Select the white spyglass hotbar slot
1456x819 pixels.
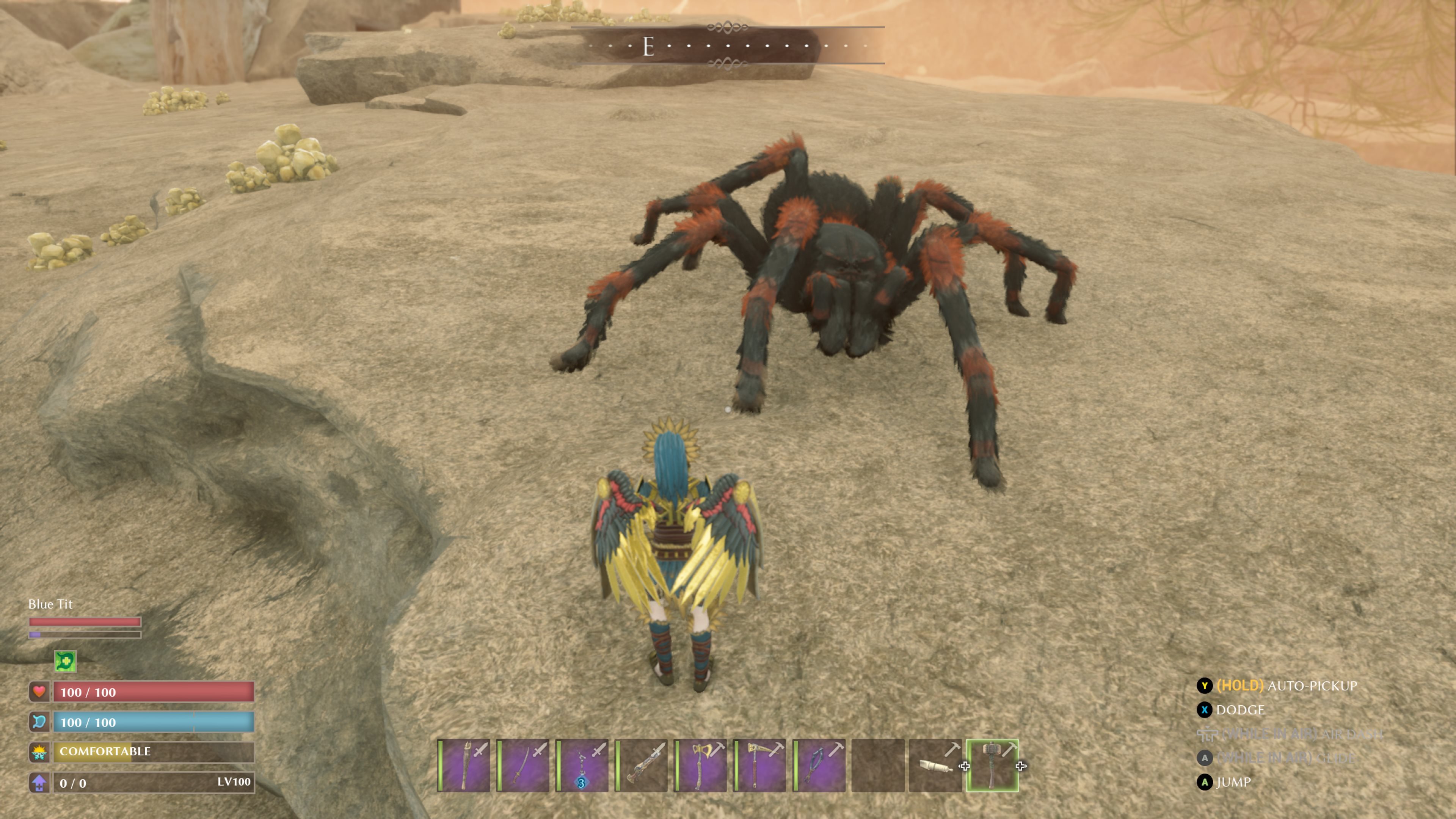pyautogui.click(x=935, y=765)
